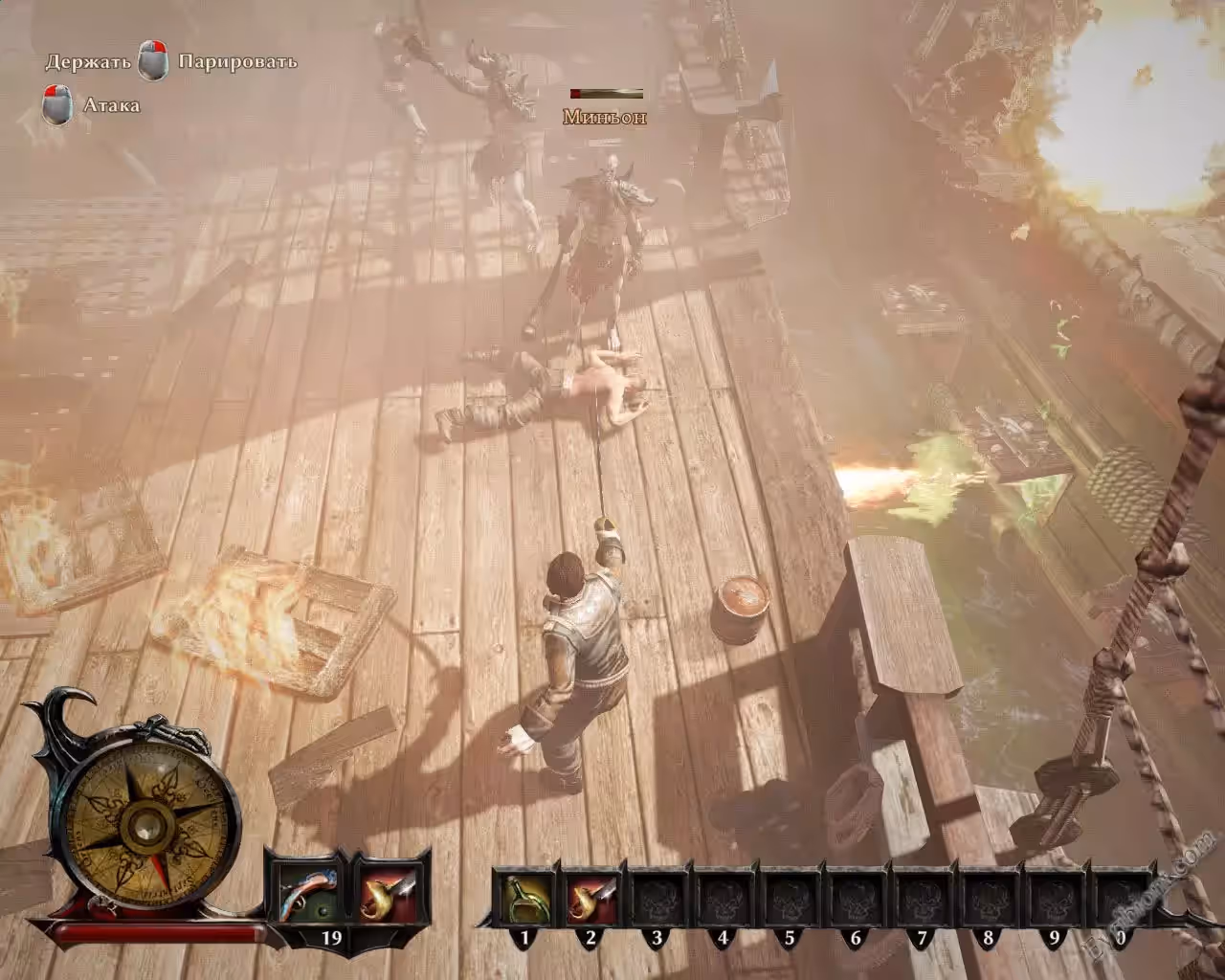This screenshot has height=980, width=1225.
Task: Use the potion bottle in hotbar slot 1
Action: pyautogui.click(x=524, y=898)
